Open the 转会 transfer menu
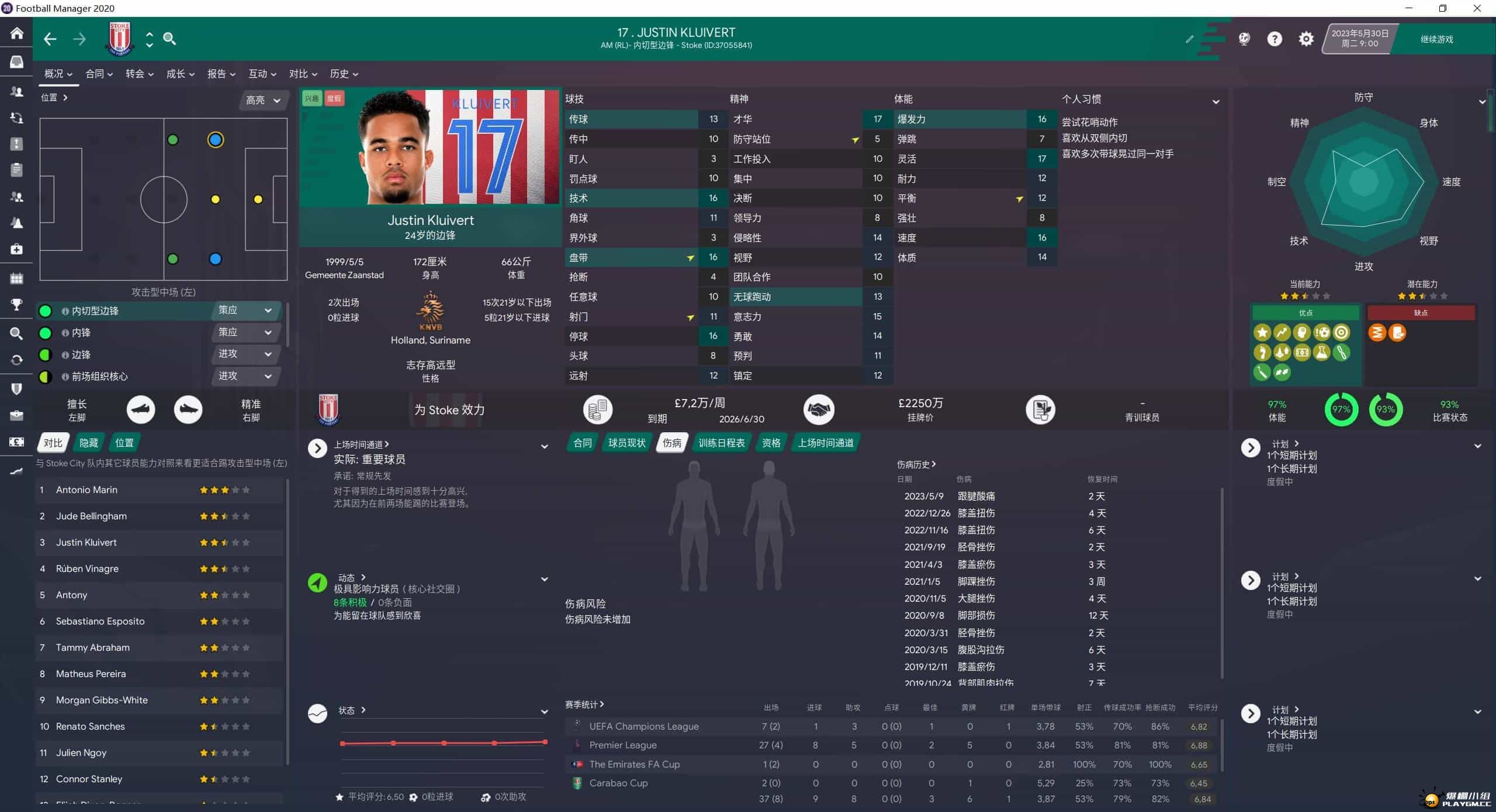Image resolution: width=1496 pixels, height=812 pixels. pos(139,74)
